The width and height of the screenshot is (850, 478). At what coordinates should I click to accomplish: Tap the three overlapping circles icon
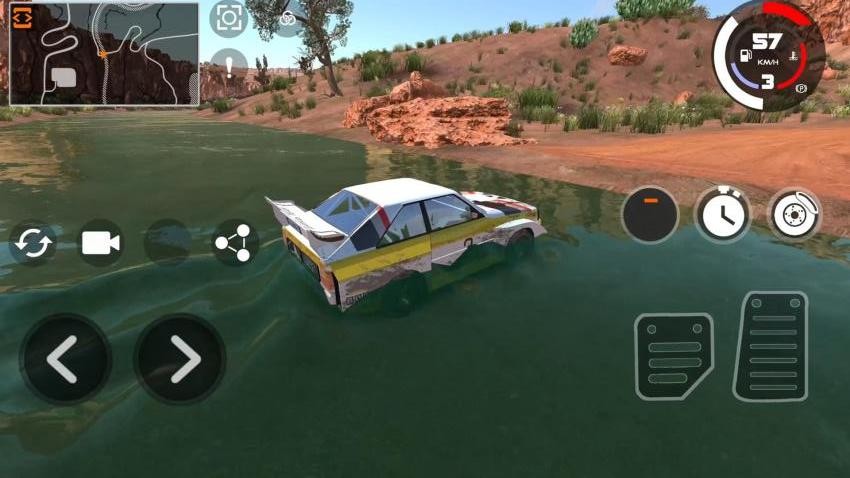[288, 17]
